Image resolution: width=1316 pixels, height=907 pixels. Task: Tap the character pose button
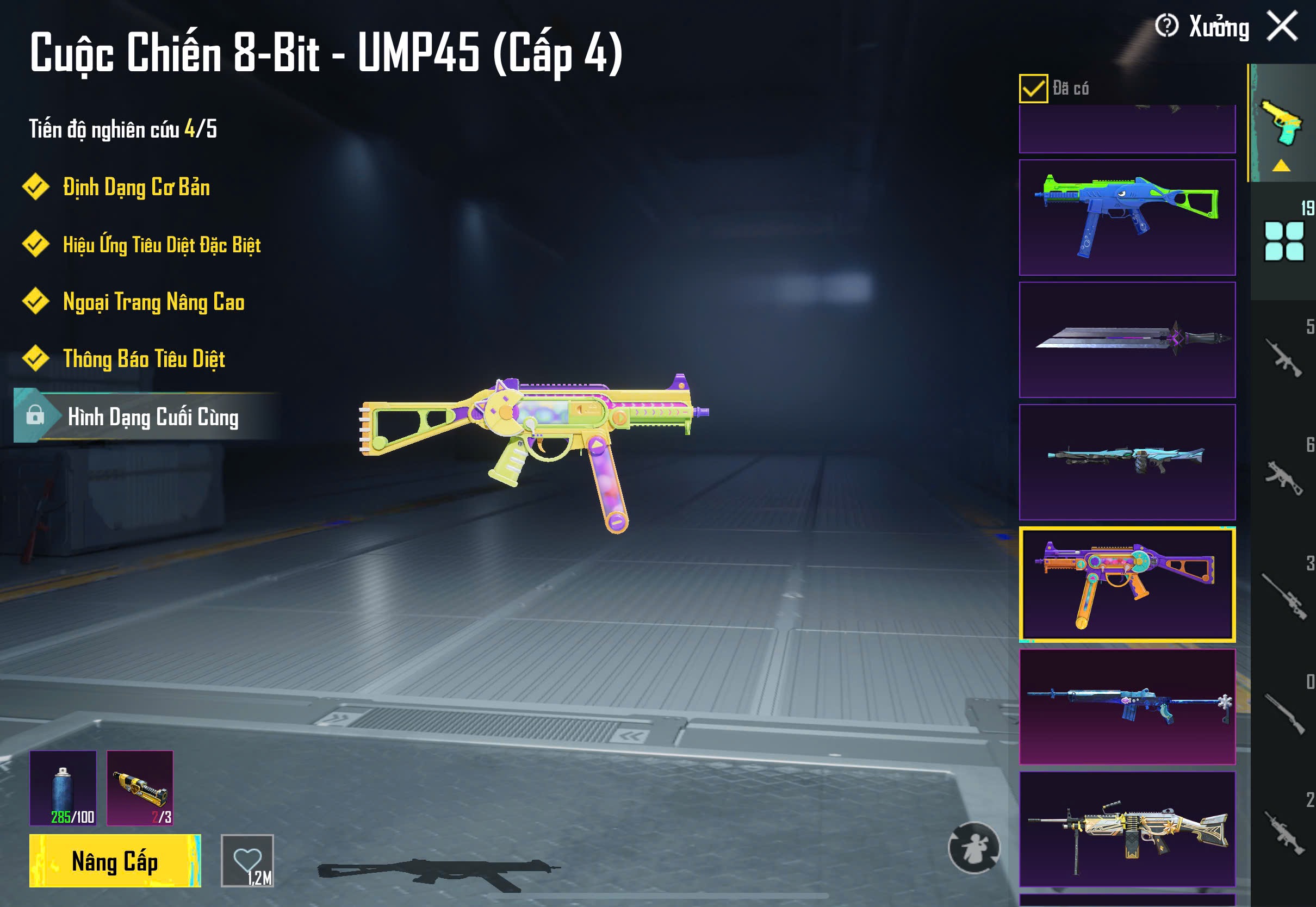pyautogui.click(x=974, y=847)
